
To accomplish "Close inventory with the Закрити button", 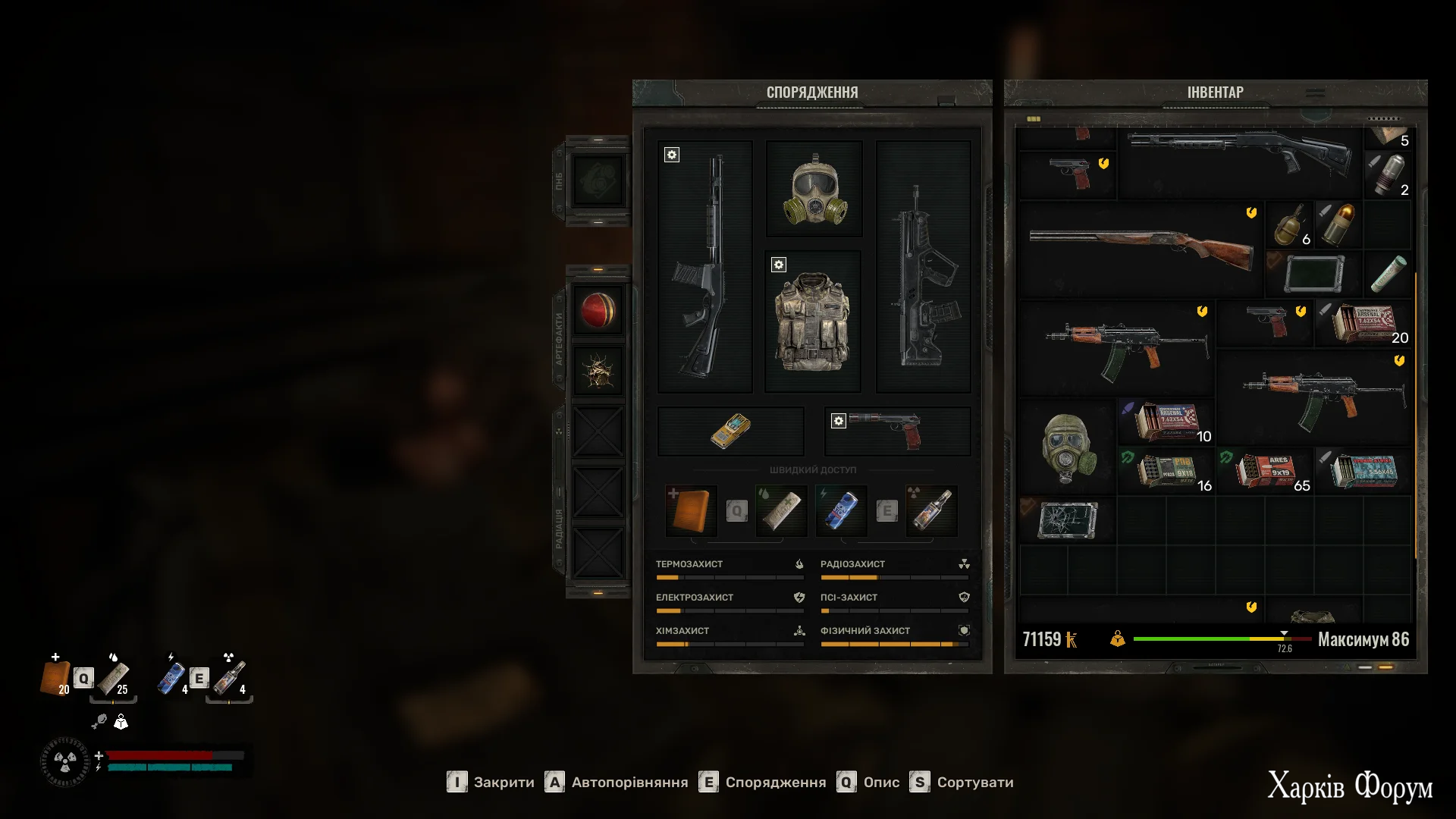I will 491,783.
